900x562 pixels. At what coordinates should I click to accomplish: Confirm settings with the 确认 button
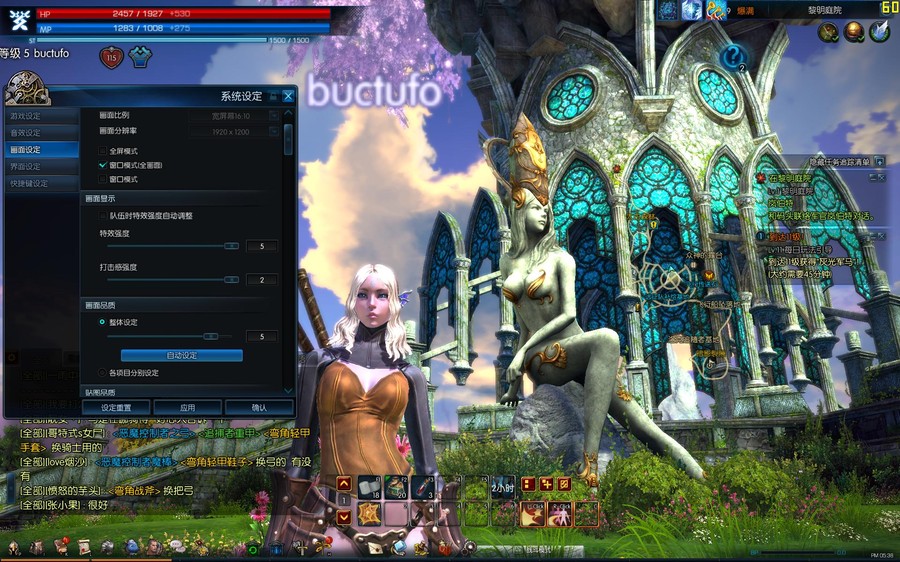pyautogui.click(x=259, y=408)
